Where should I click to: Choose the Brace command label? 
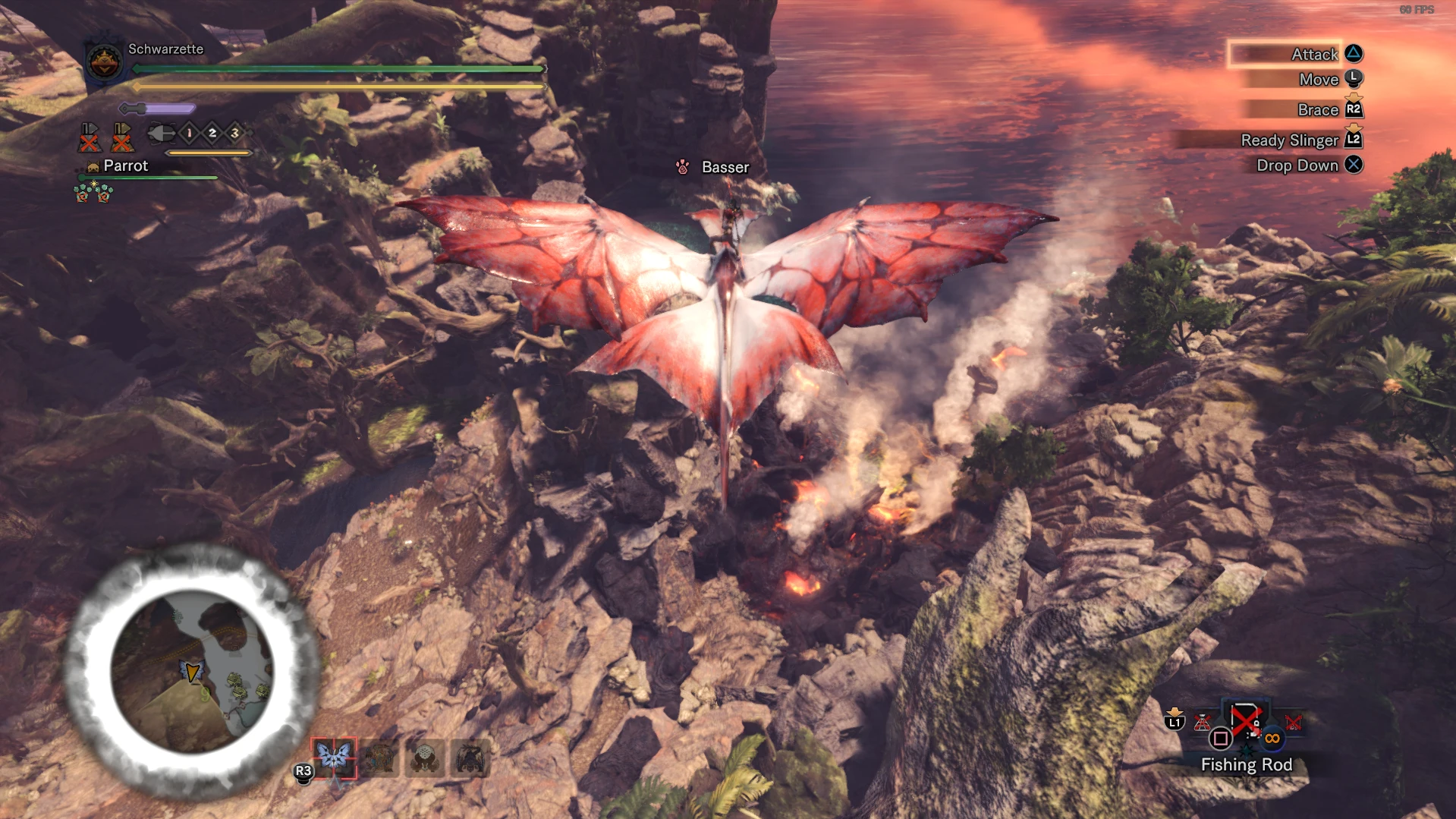point(1317,110)
